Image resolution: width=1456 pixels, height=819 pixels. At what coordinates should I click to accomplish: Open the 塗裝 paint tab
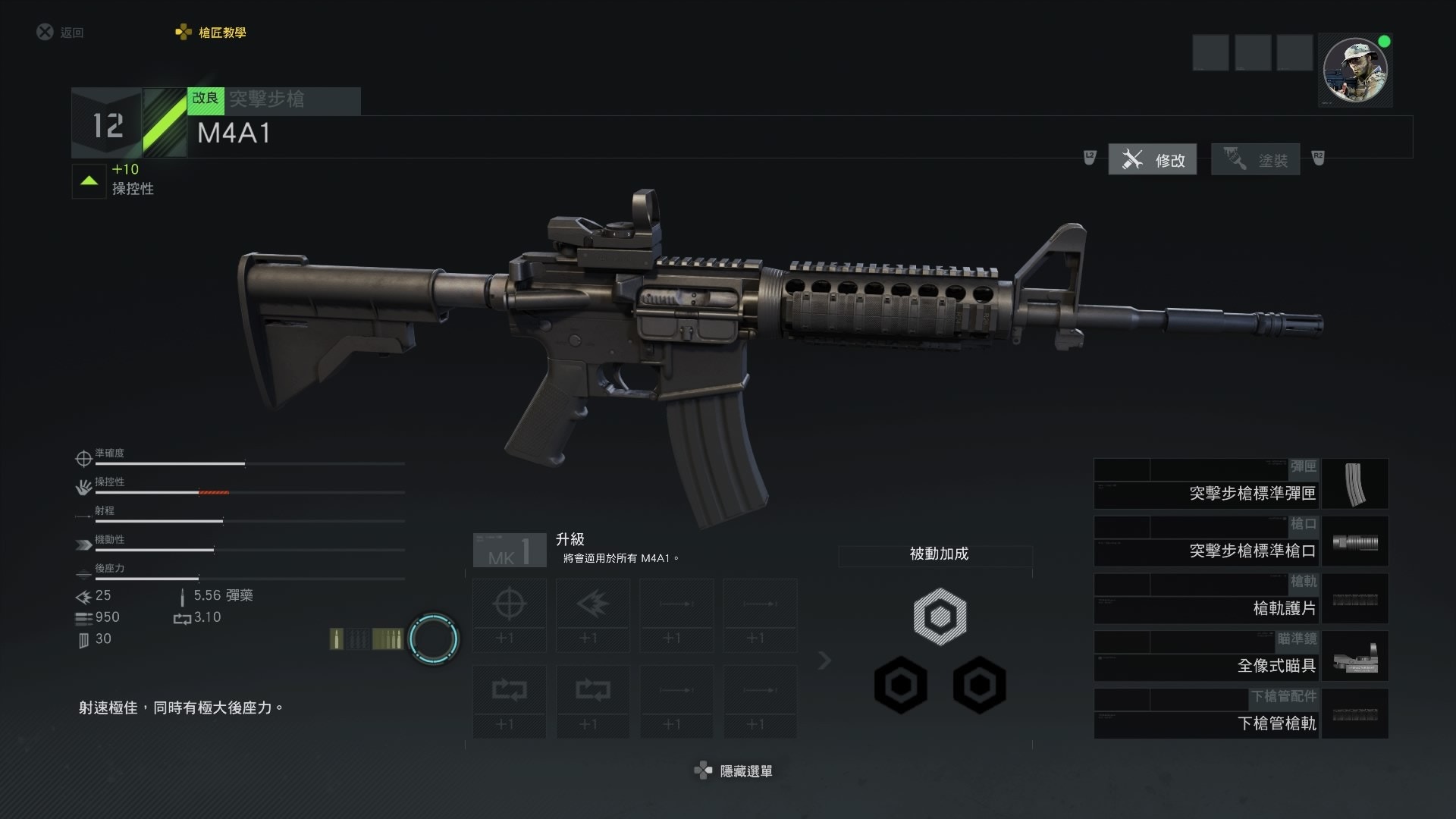(x=1255, y=159)
